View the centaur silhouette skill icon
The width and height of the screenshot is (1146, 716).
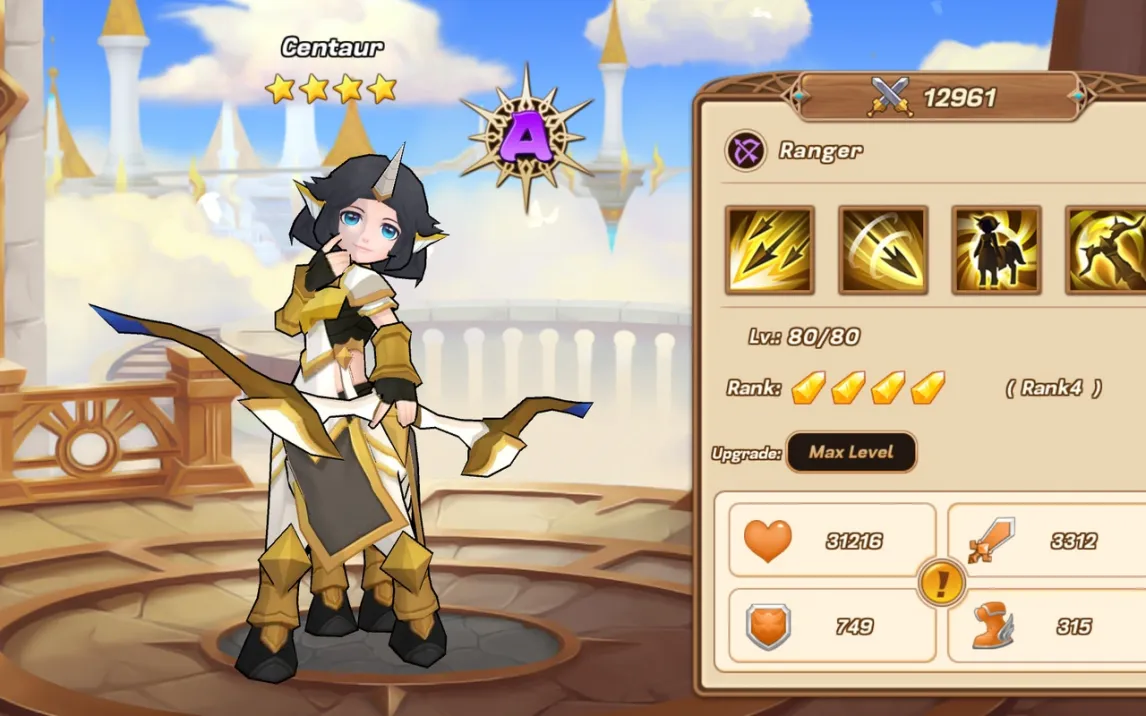(x=996, y=250)
